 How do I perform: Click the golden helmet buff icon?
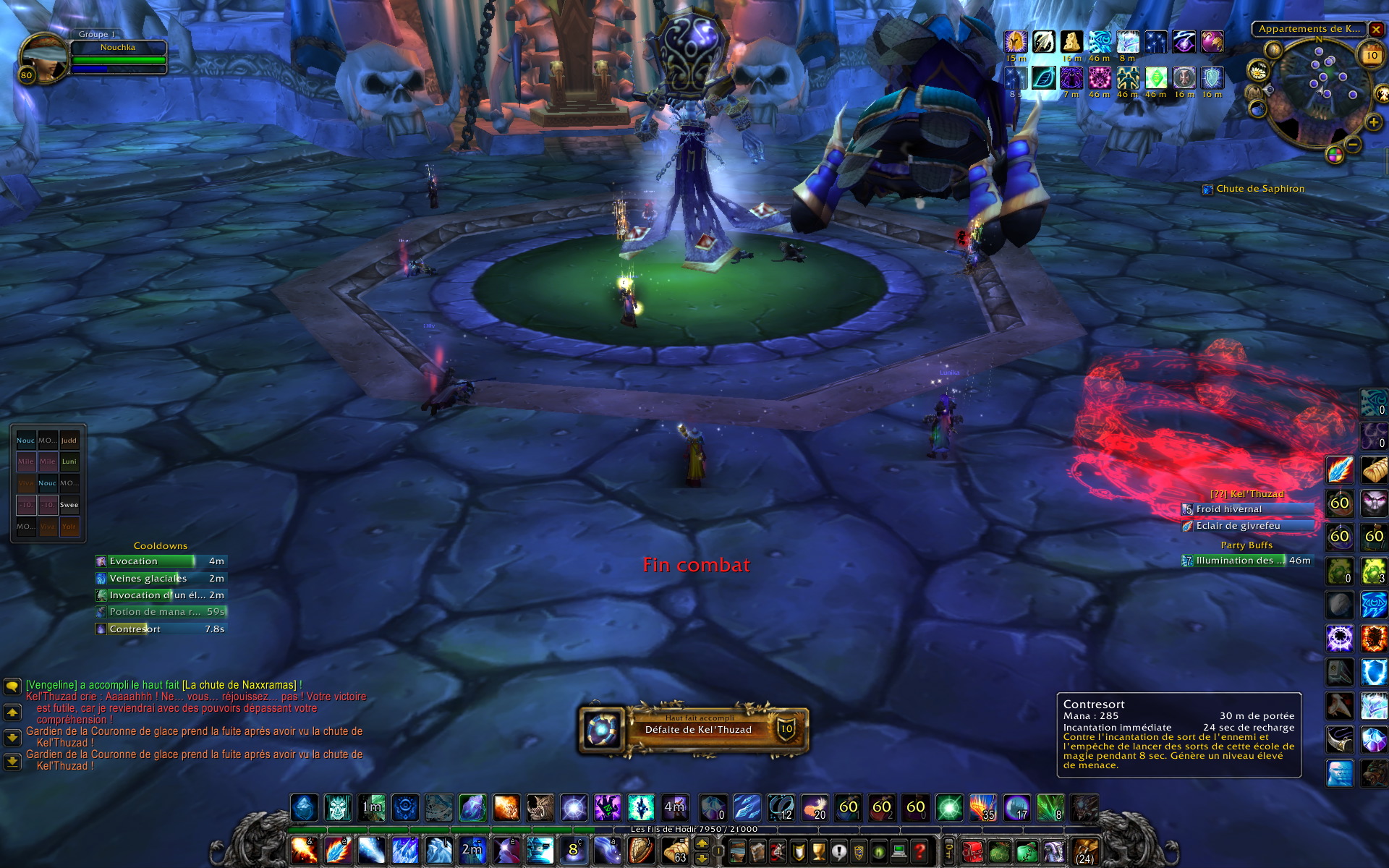click(1016, 42)
